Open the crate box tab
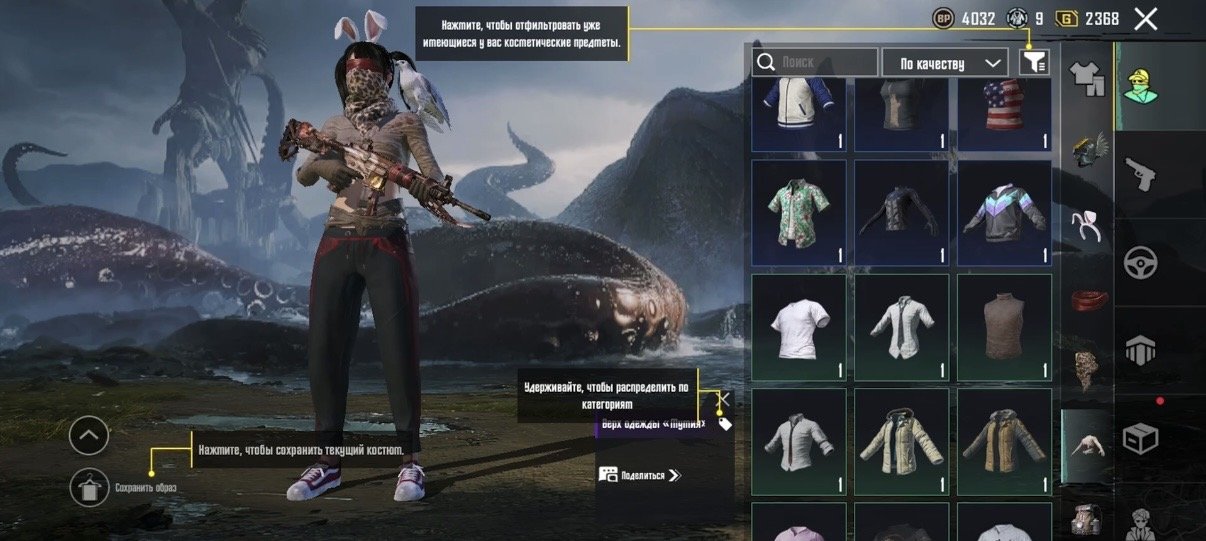 click(1139, 437)
